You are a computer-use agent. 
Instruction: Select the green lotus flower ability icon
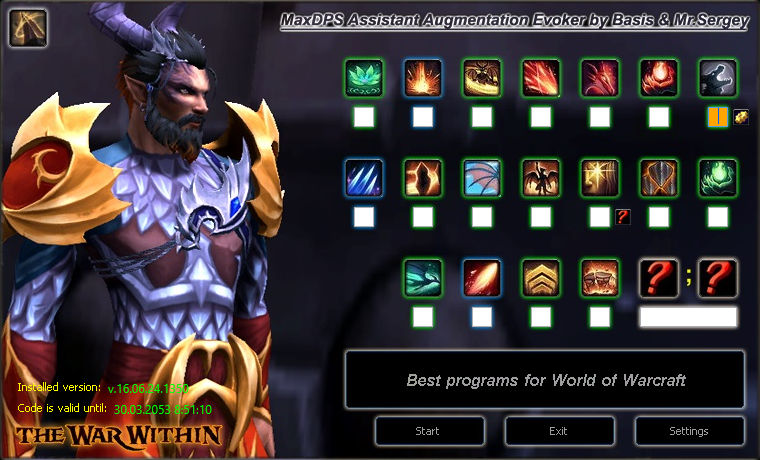363,78
